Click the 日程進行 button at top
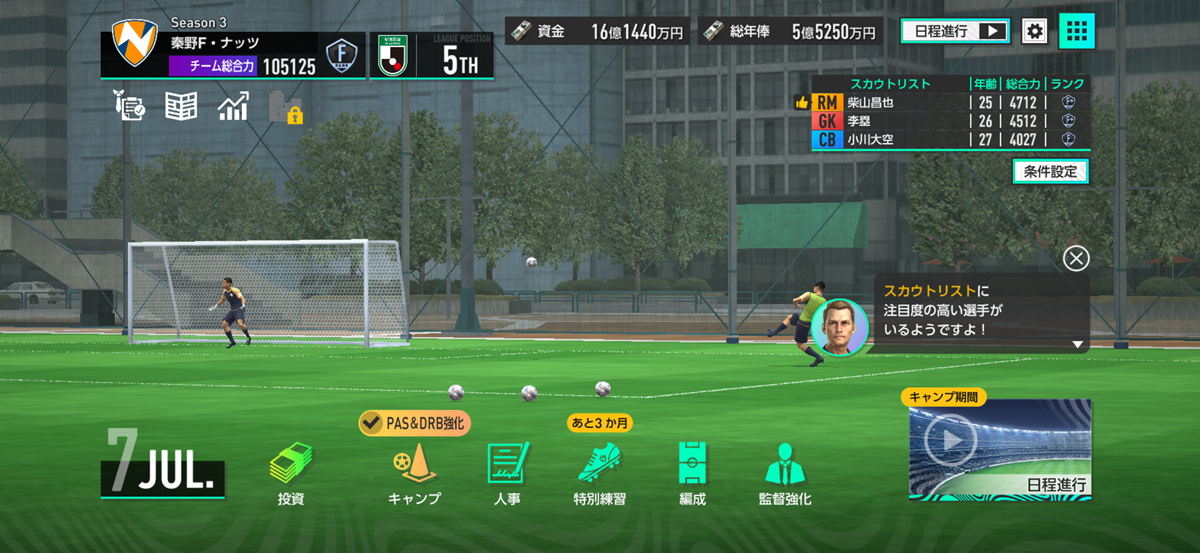 [x=955, y=31]
